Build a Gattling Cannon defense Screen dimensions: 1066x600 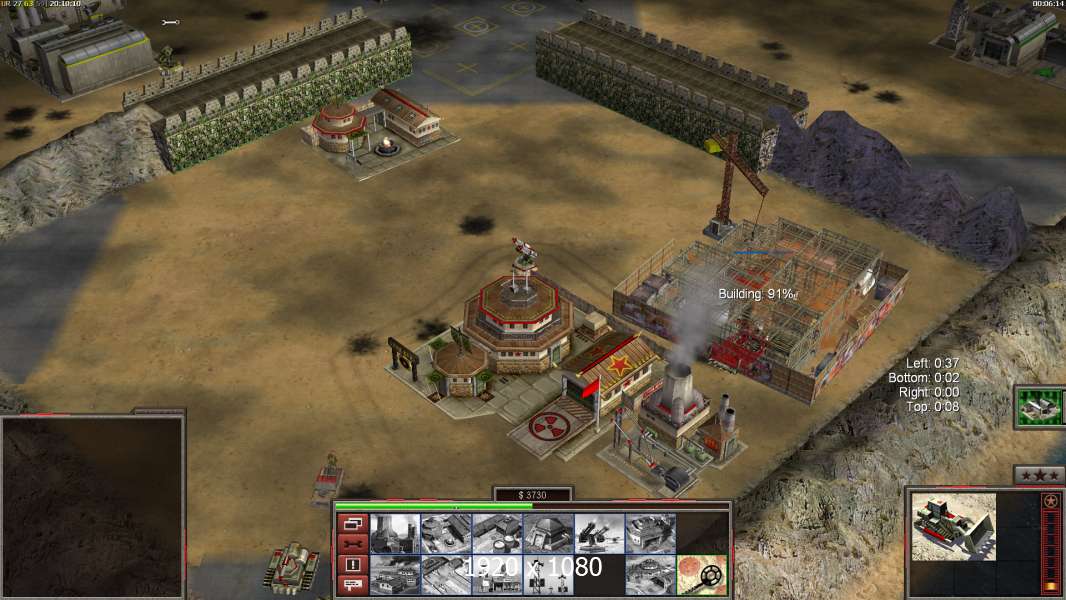[599, 533]
